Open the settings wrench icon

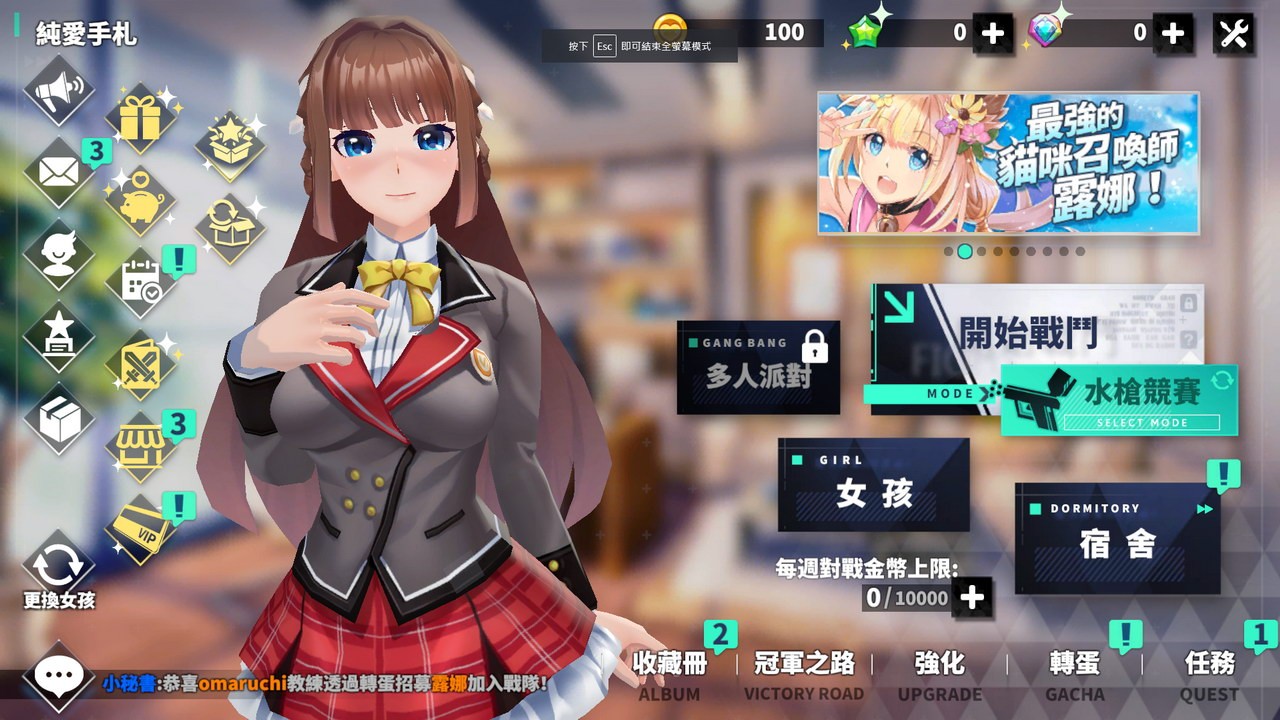coord(1234,33)
